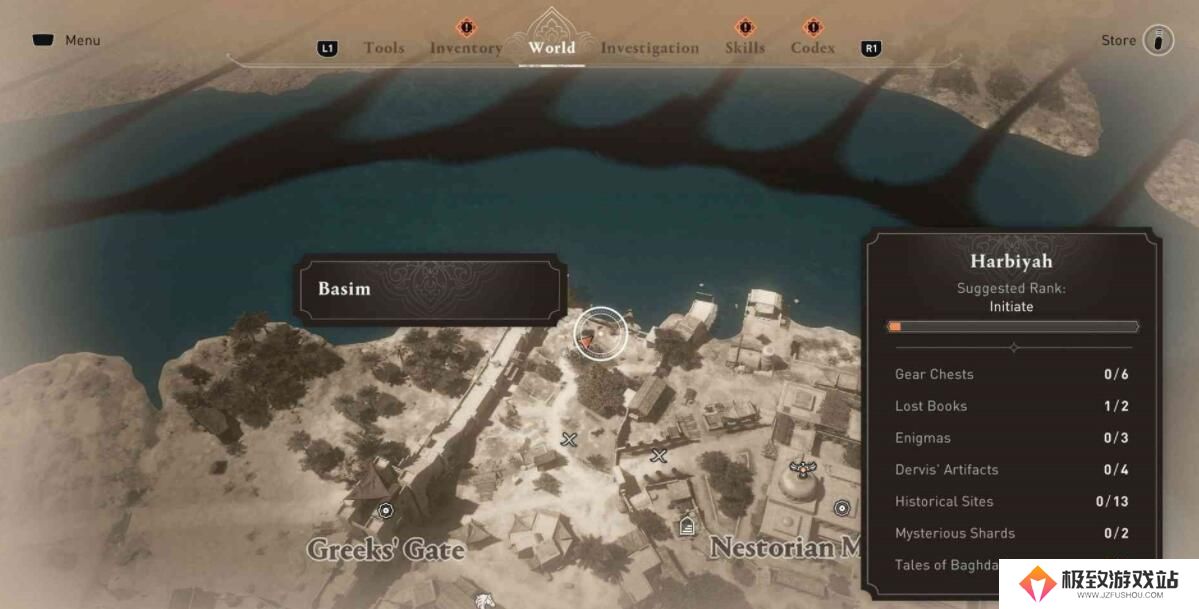The image size is (1199, 609).
Task: Select the World tab
Action: (551, 47)
